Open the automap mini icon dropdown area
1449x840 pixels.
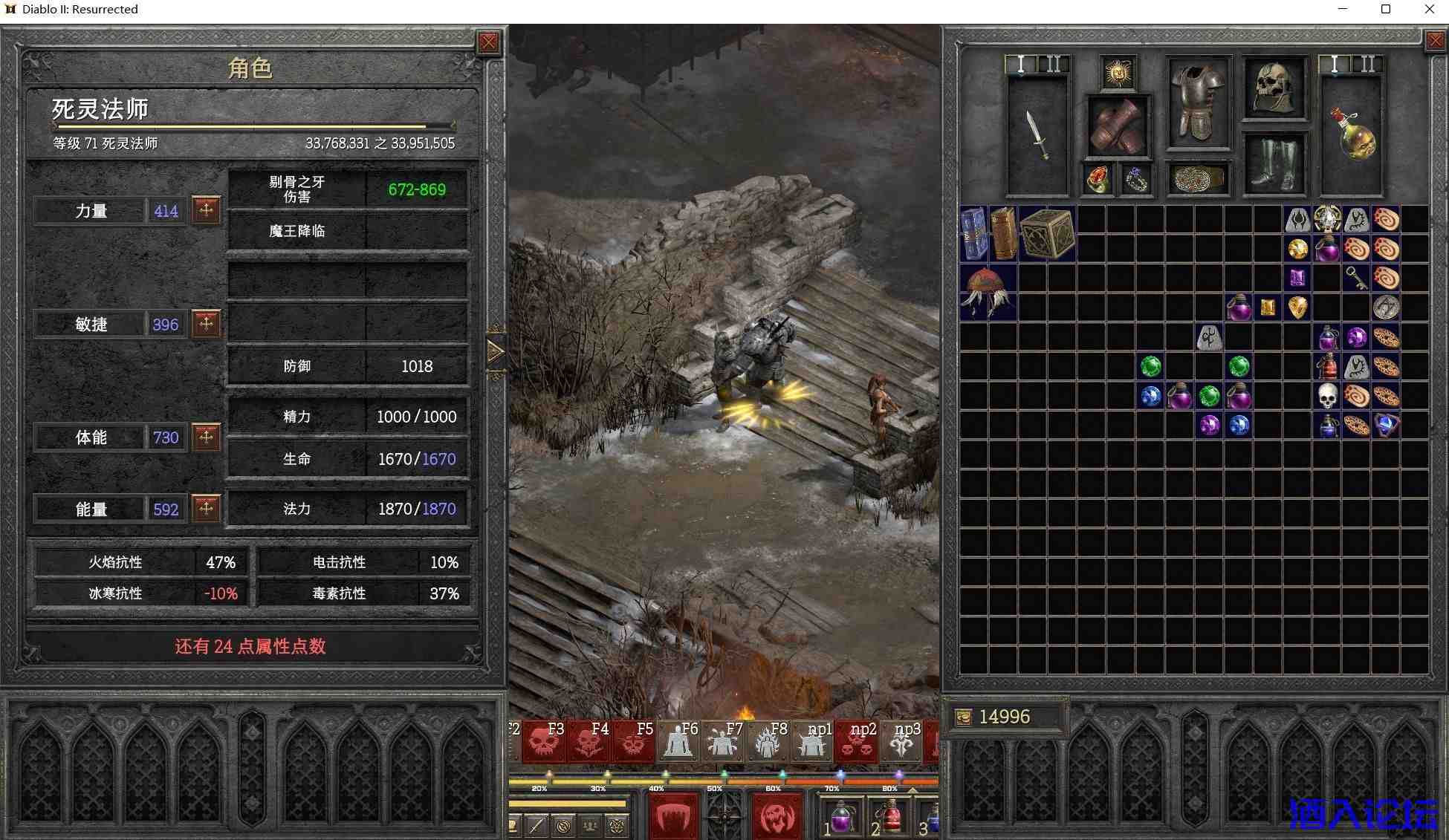point(563,827)
